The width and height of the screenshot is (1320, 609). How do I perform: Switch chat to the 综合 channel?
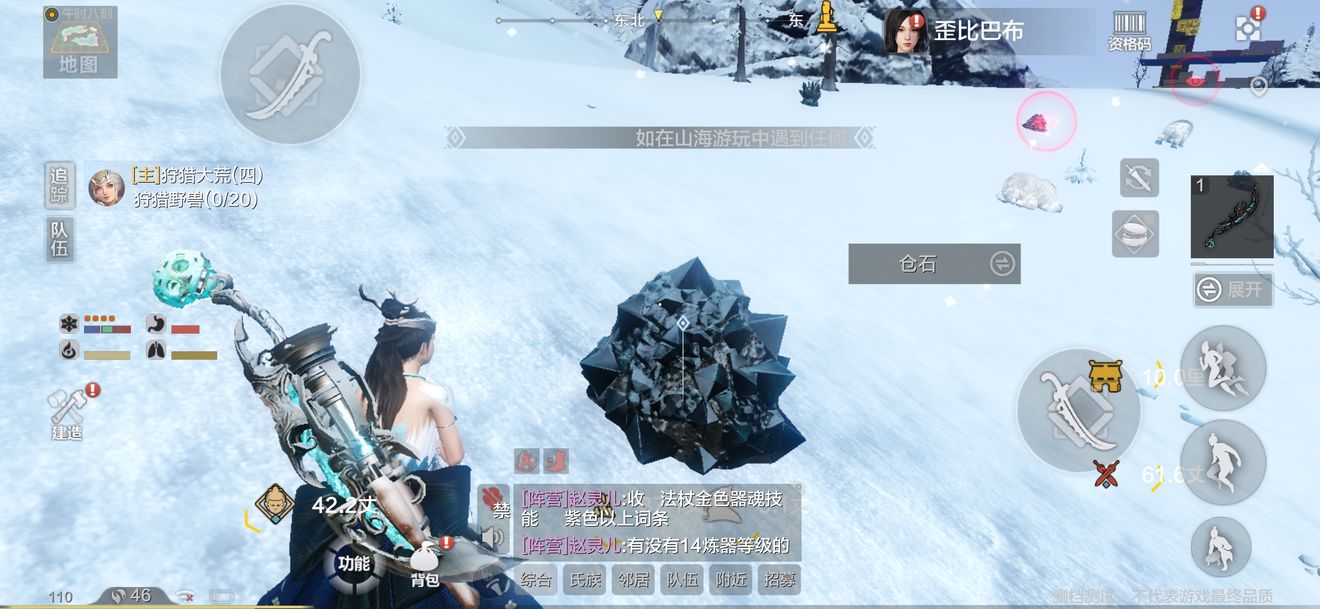point(537,579)
